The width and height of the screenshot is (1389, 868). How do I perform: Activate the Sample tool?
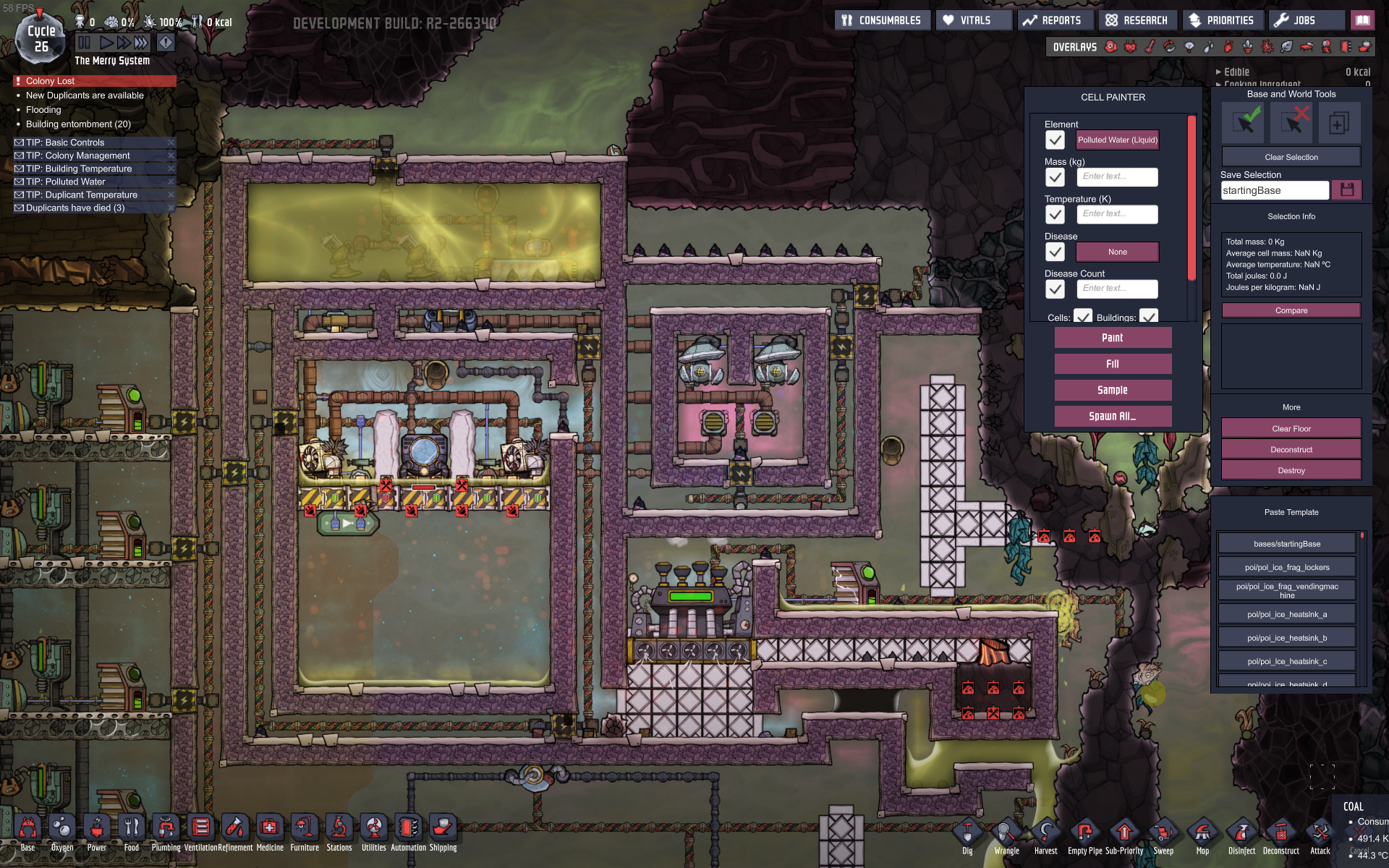pos(1113,390)
